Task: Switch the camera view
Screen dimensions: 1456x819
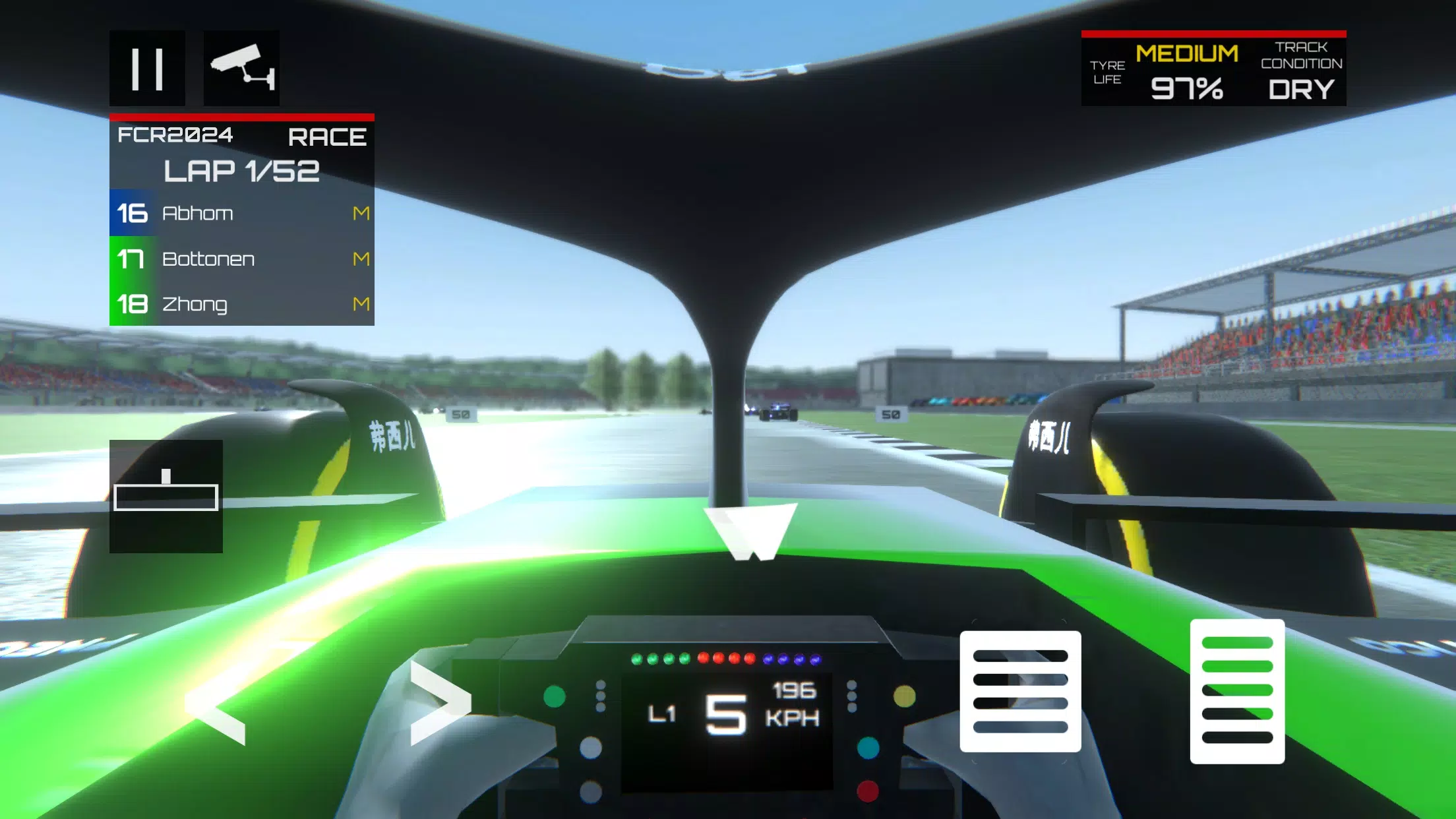Action: pyautogui.click(x=242, y=68)
